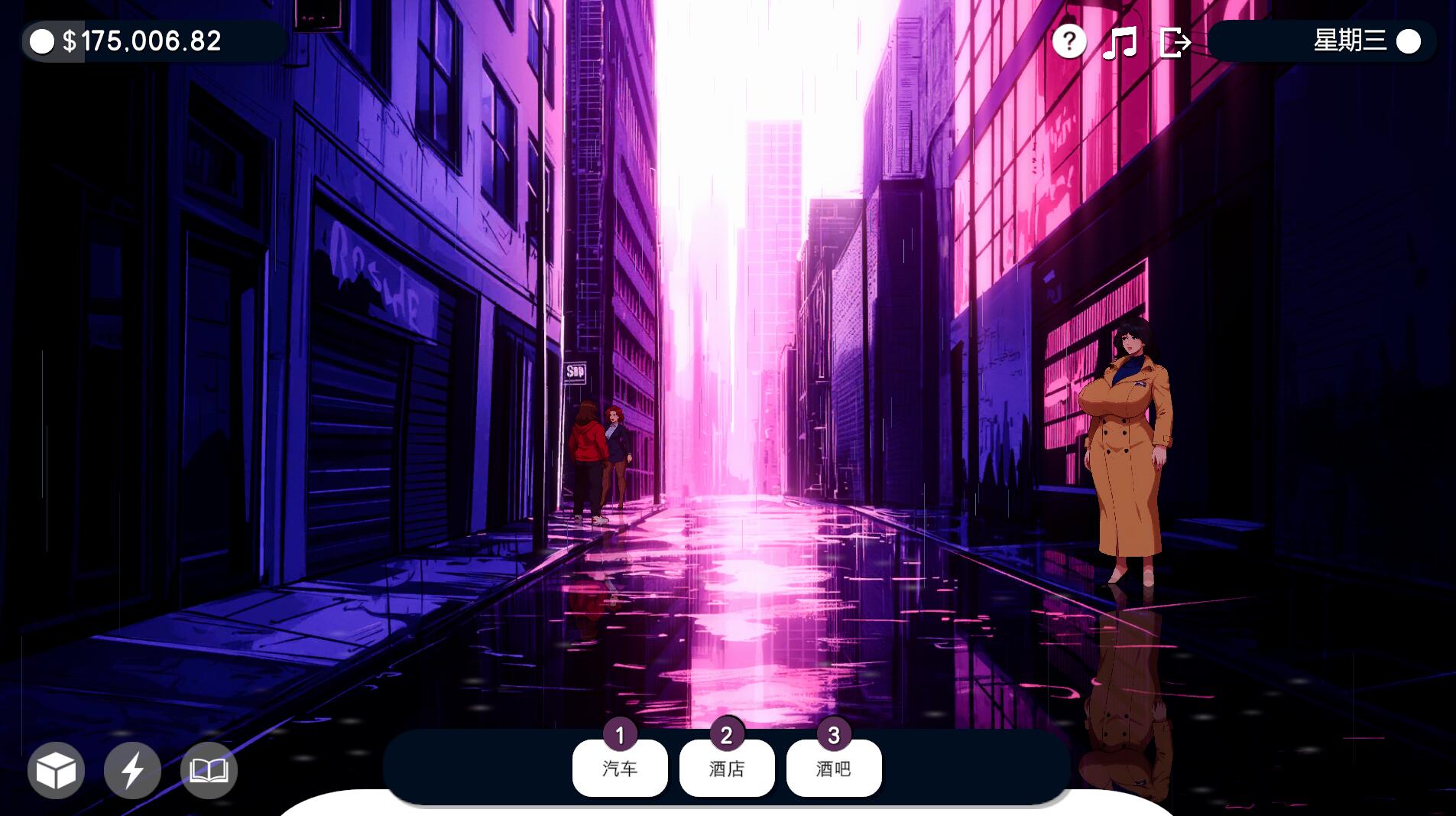This screenshot has width=1456, height=816.
Task: Go to the 酒吧 (bar) location
Action: (834, 768)
